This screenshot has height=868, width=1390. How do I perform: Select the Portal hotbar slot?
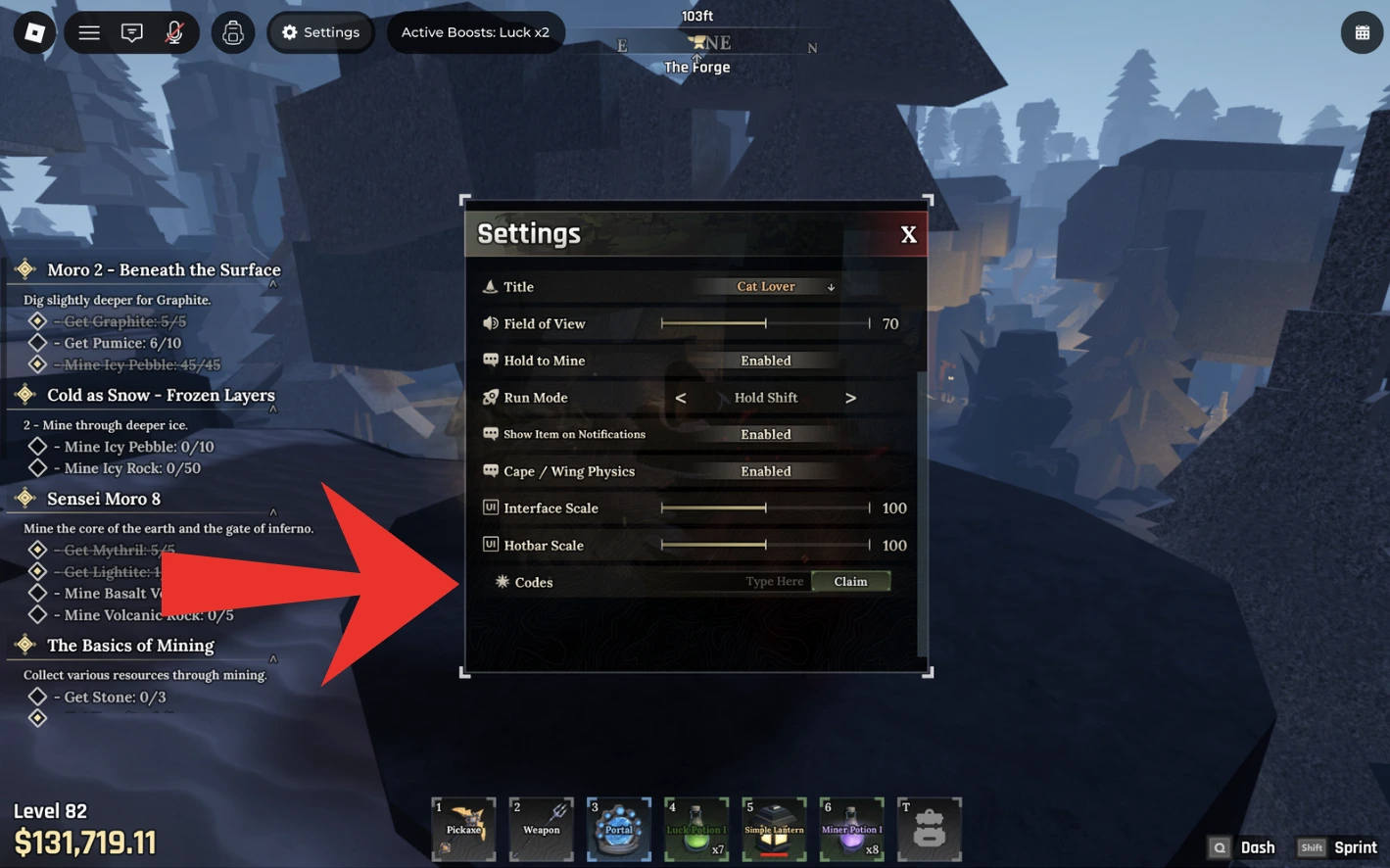(619, 829)
